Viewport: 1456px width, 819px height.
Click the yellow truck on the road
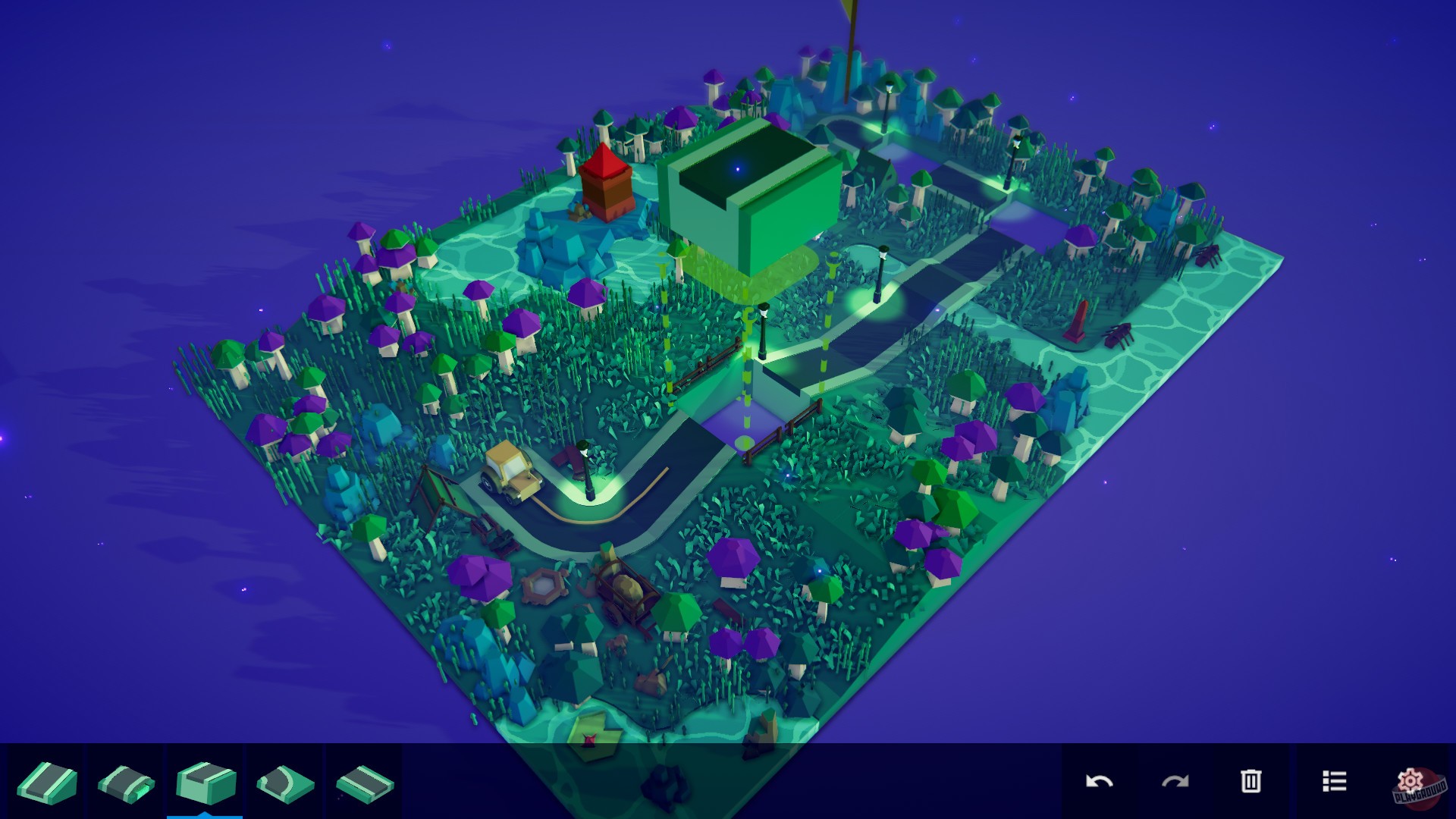tap(512, 470)
